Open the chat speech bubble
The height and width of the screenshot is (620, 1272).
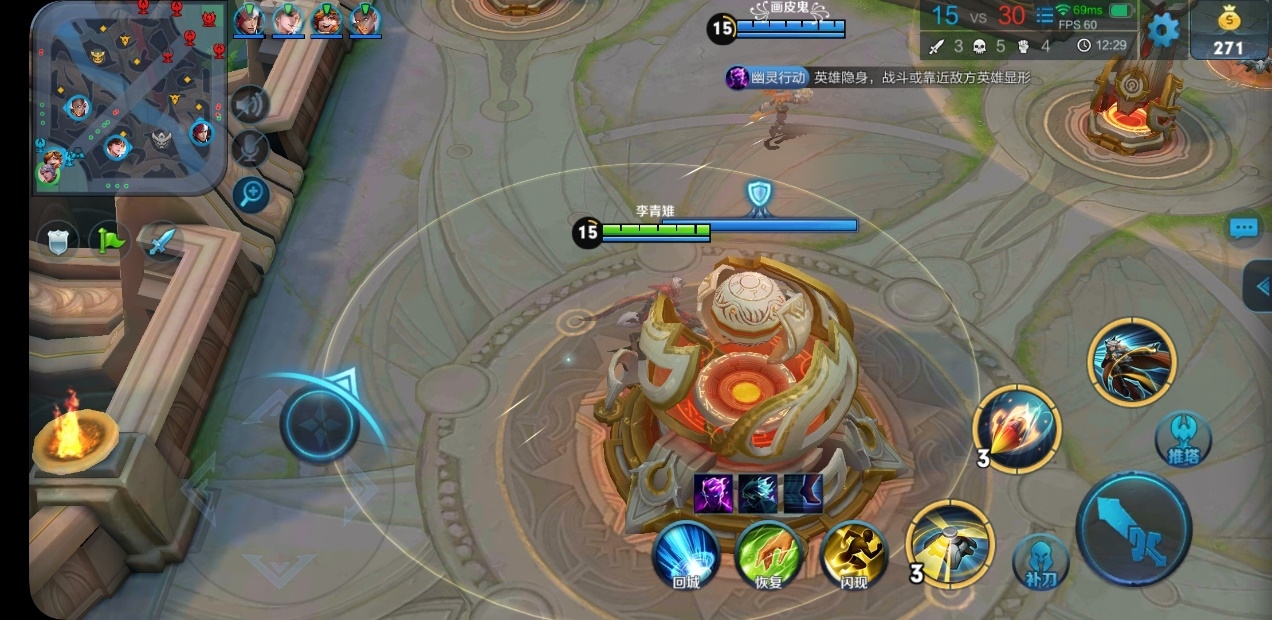pos(1243,228)
